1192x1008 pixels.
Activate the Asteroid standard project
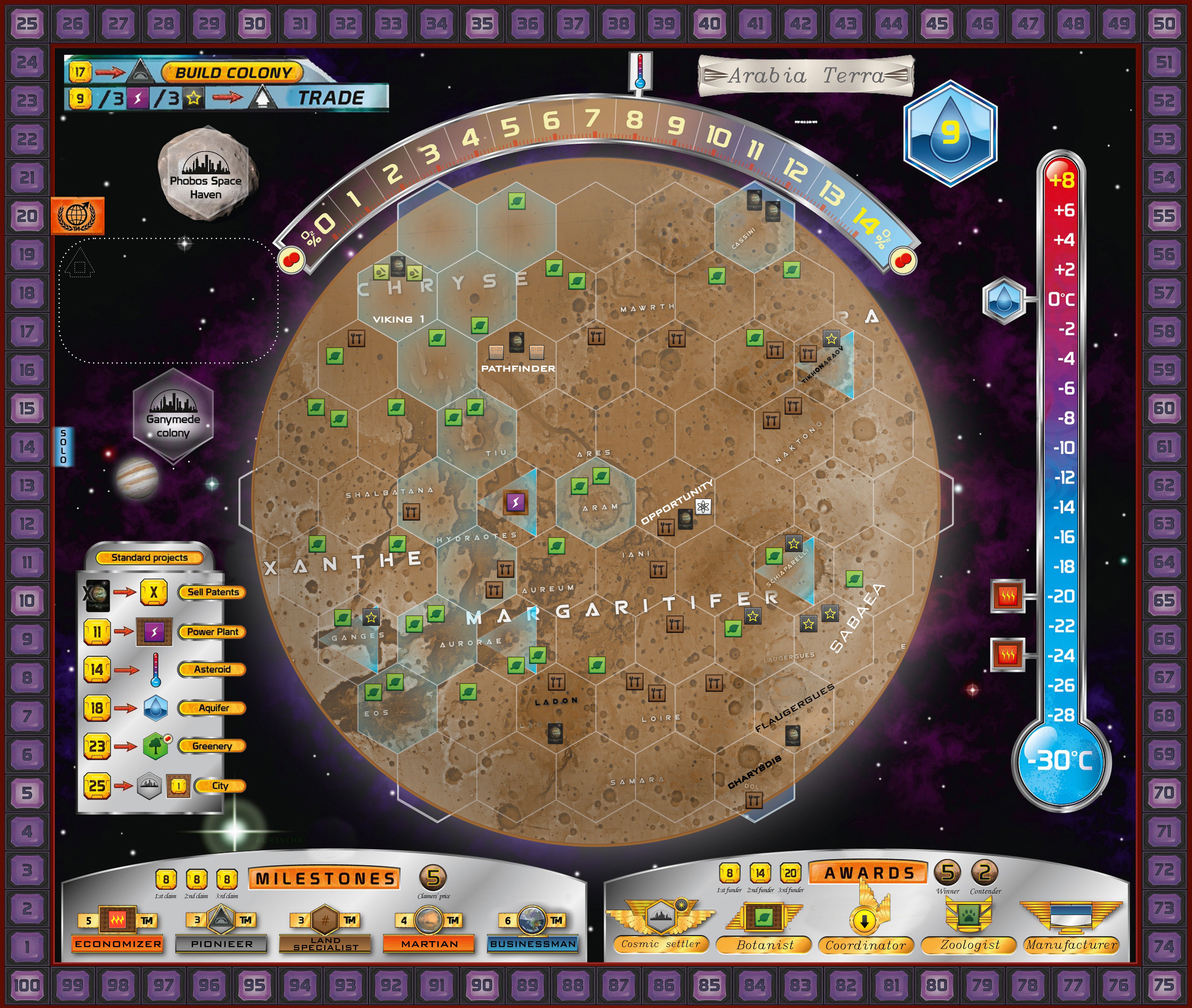[212, 669]
